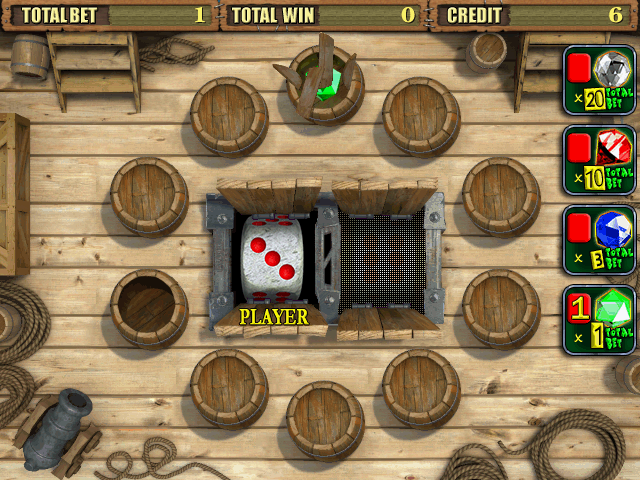Select the green gem x1 prize panel

pos(600,320)
